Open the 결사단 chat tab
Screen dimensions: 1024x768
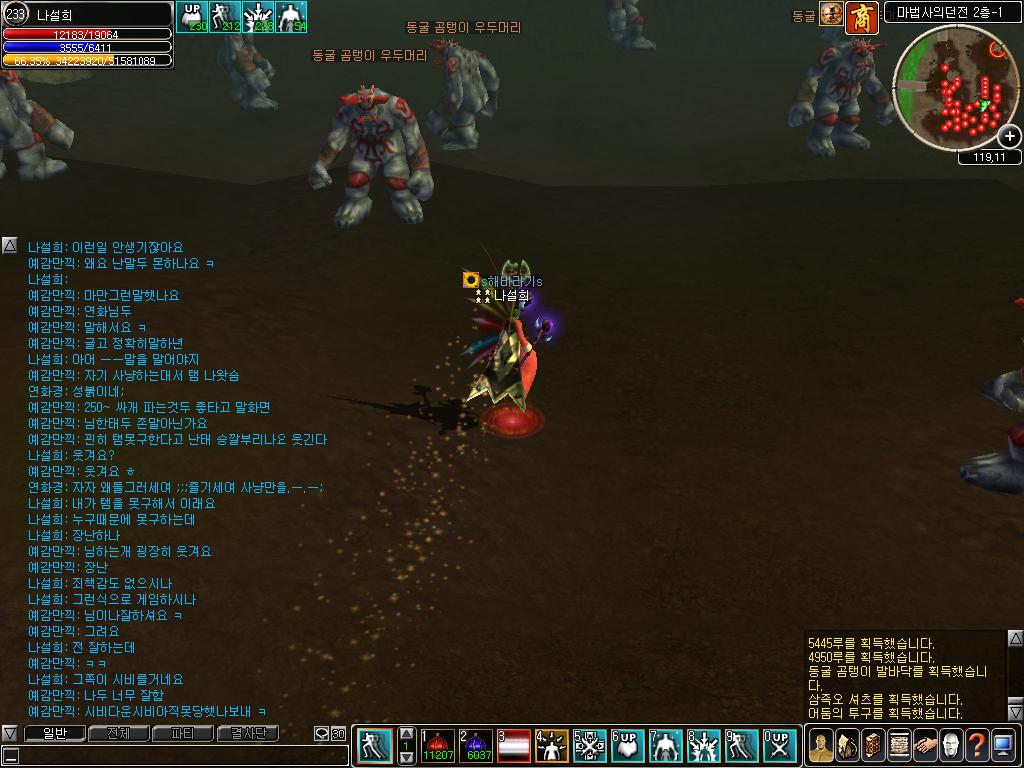[247, 733]
